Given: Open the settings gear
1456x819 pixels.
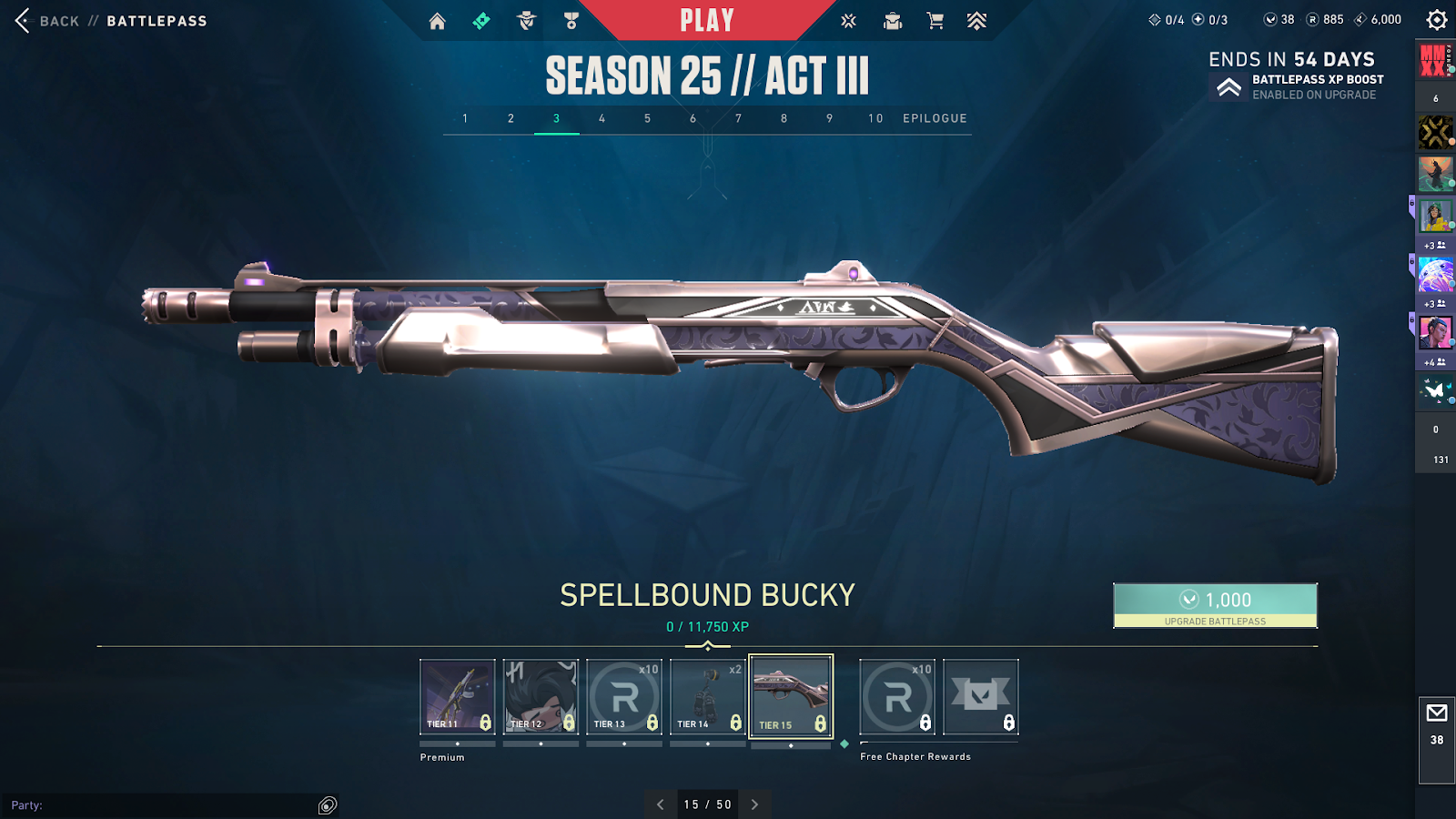Looking at the screenshot, I should click(1437, 20).
